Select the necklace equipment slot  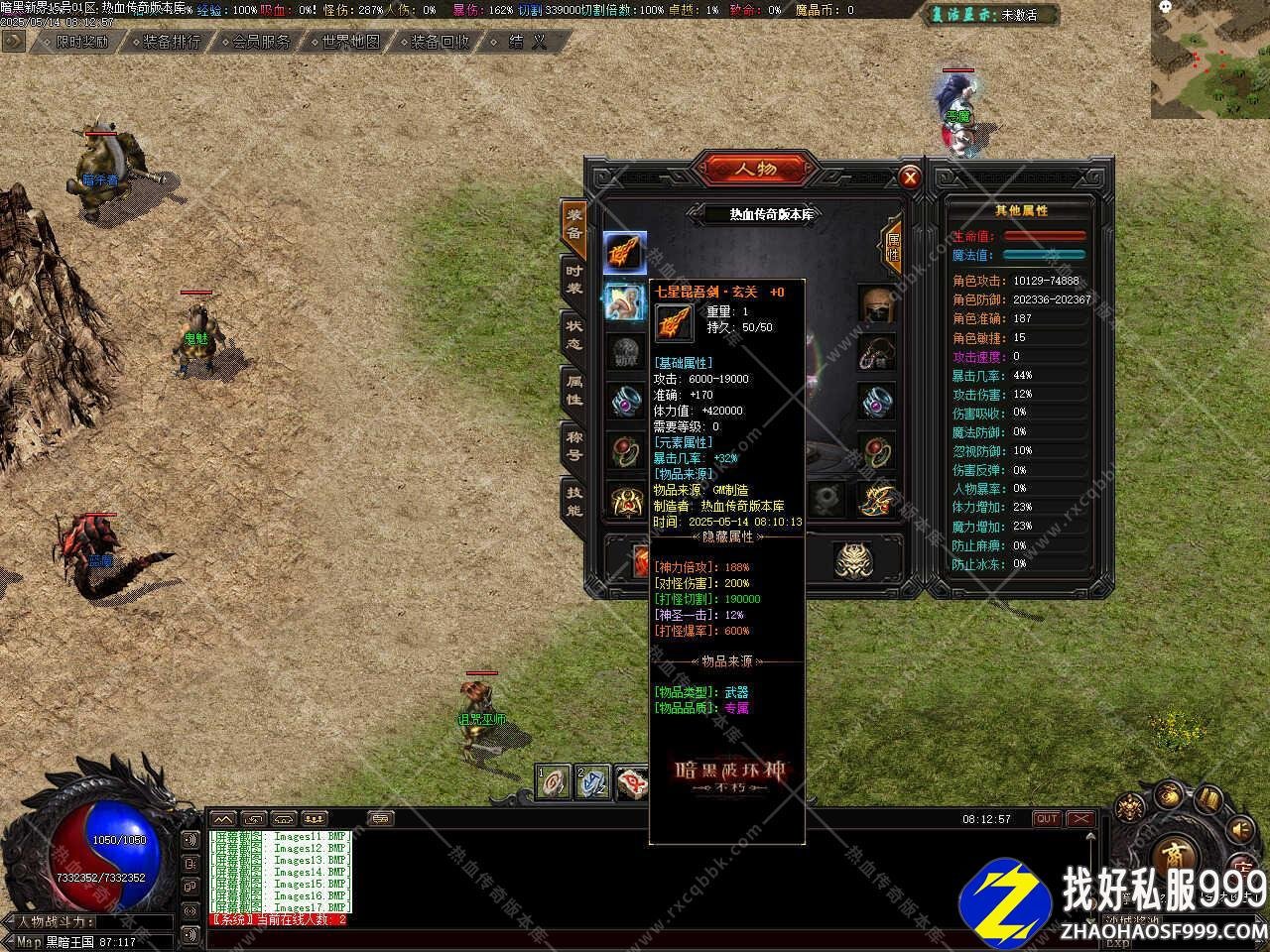pyautogui.click(x=877, y=353)
